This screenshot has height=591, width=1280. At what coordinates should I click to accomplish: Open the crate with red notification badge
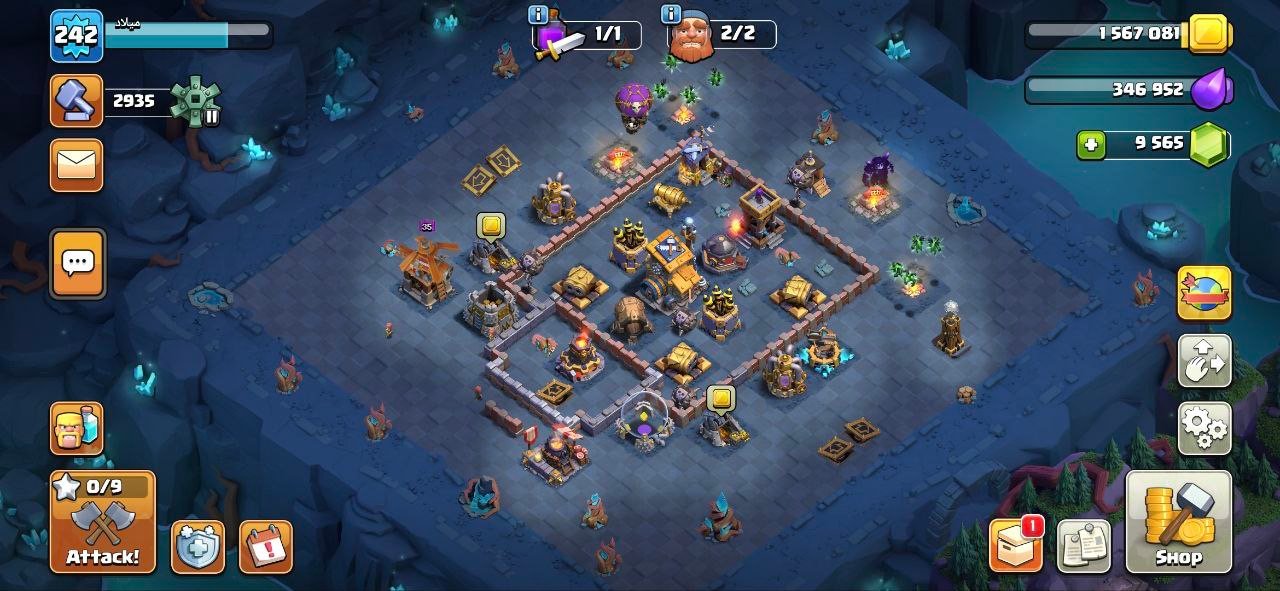1015,546
